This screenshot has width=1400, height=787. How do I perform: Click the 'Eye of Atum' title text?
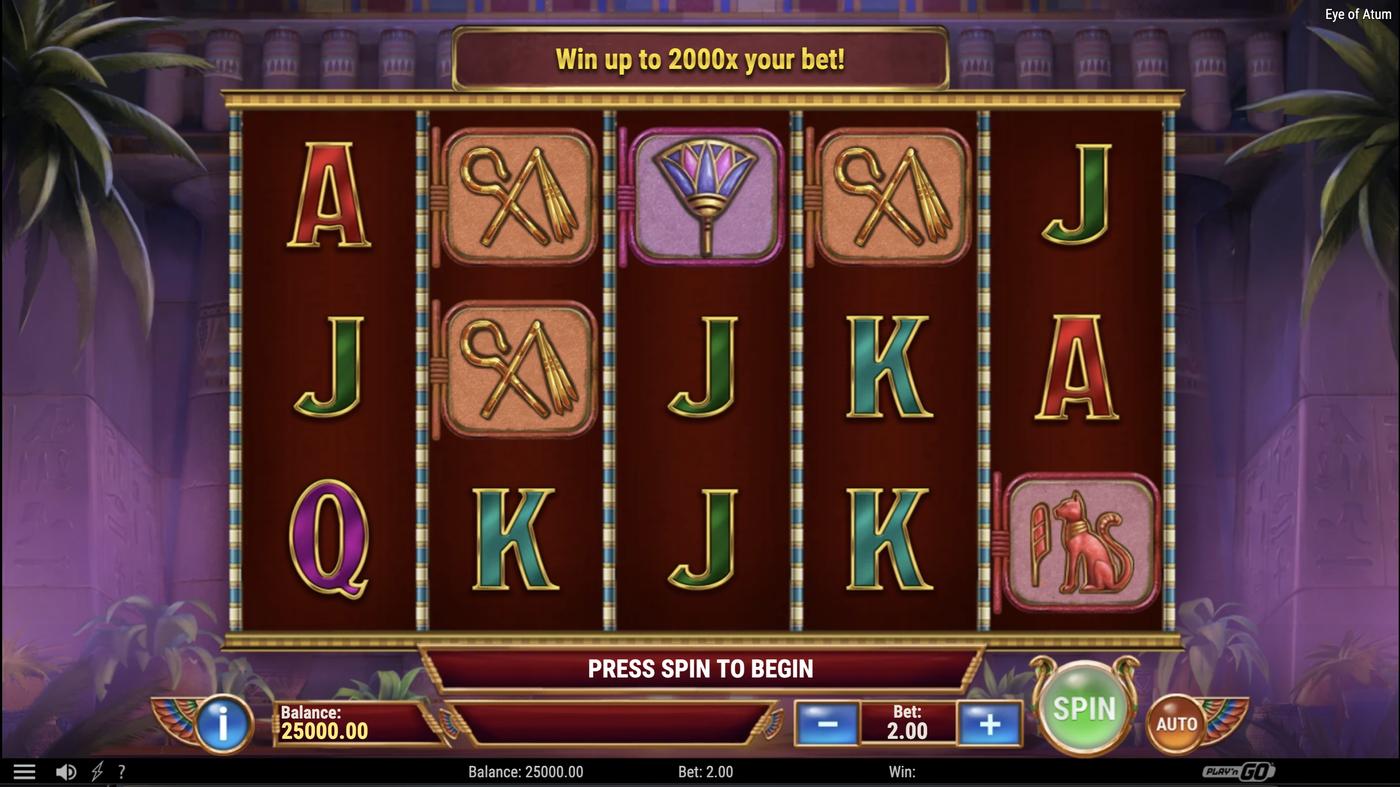(x=1357, y=13)
